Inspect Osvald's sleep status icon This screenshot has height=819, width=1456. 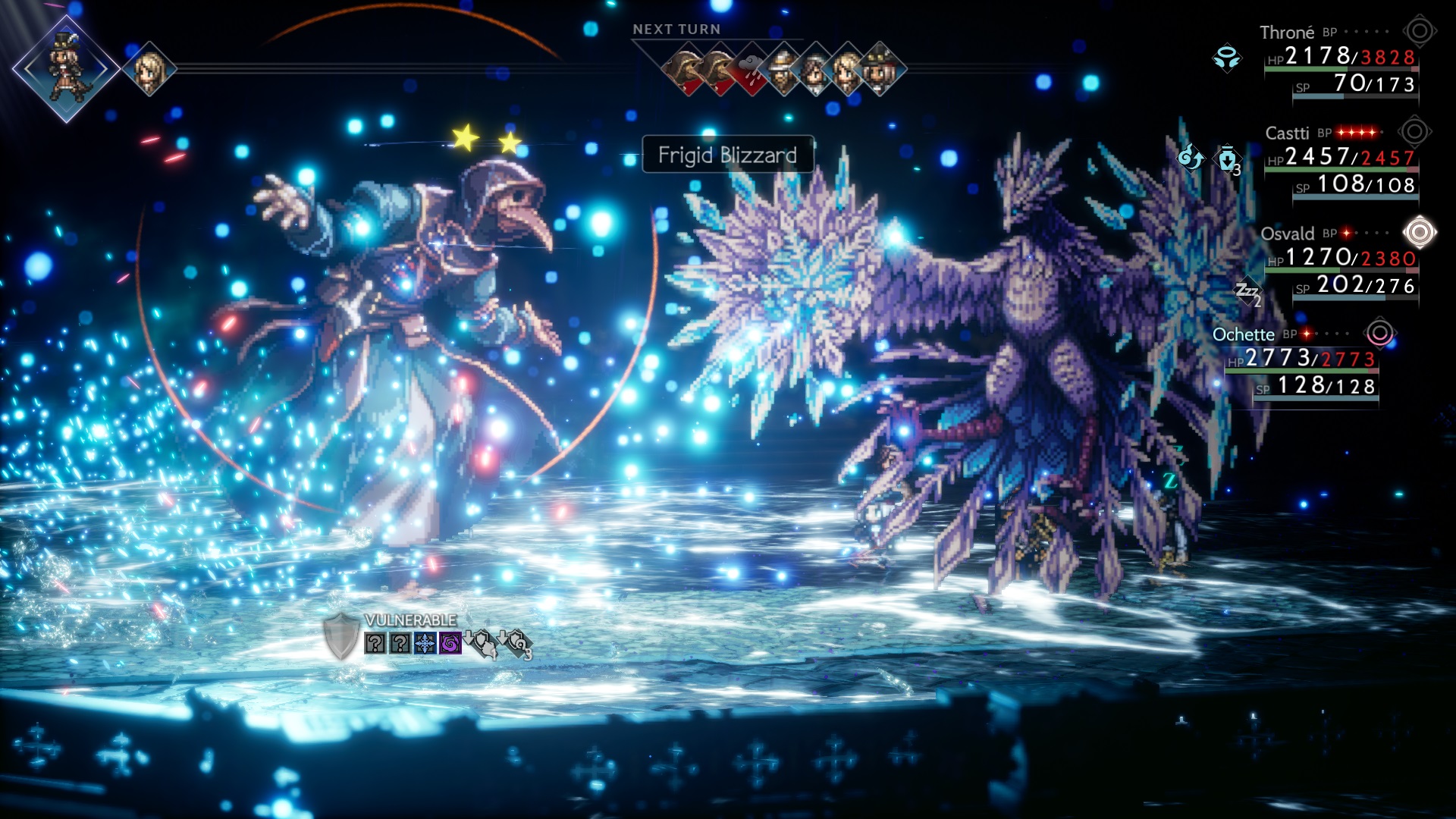(1247, 291)
